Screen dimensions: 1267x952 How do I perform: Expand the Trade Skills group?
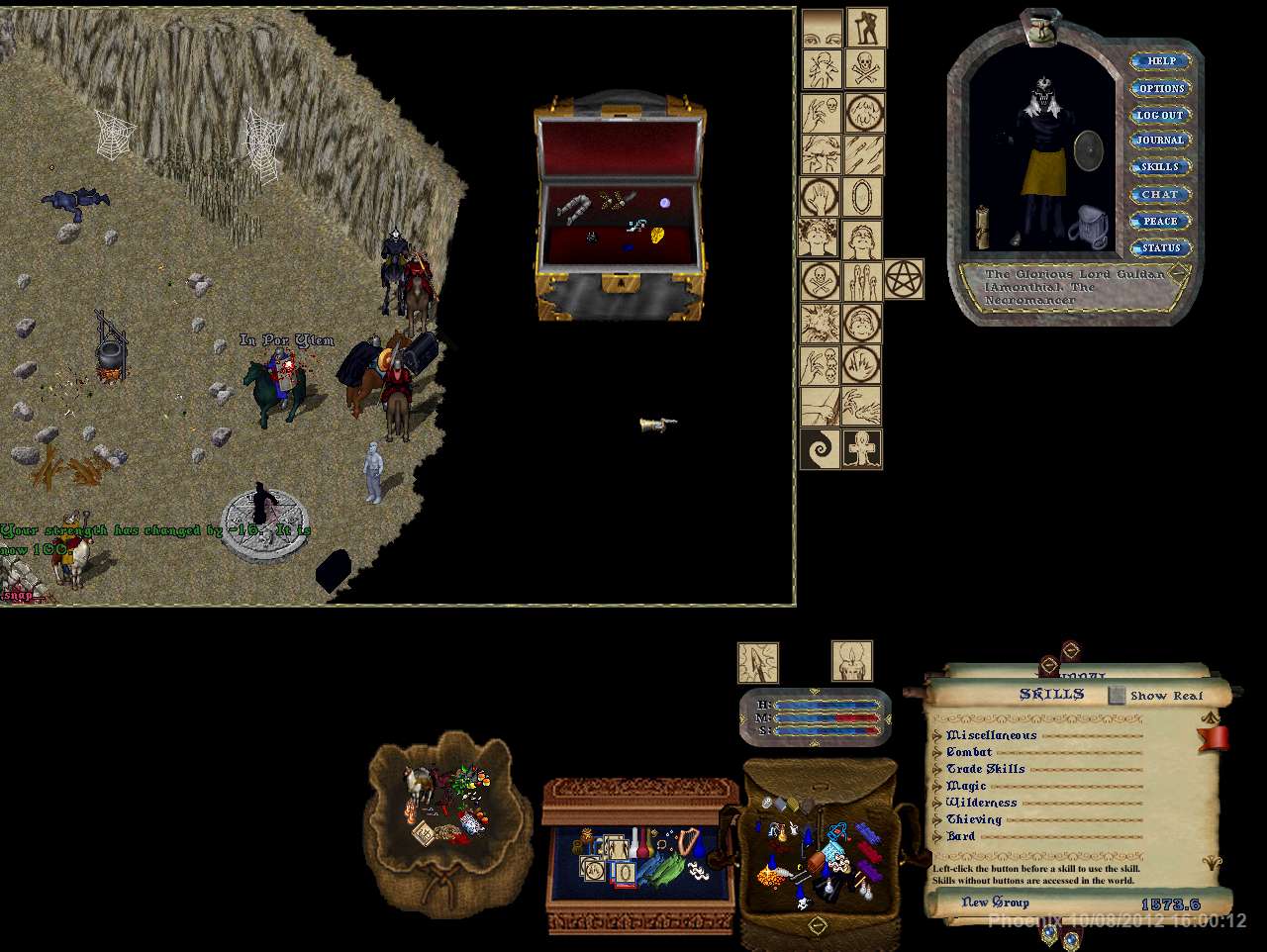coord(937,770)
